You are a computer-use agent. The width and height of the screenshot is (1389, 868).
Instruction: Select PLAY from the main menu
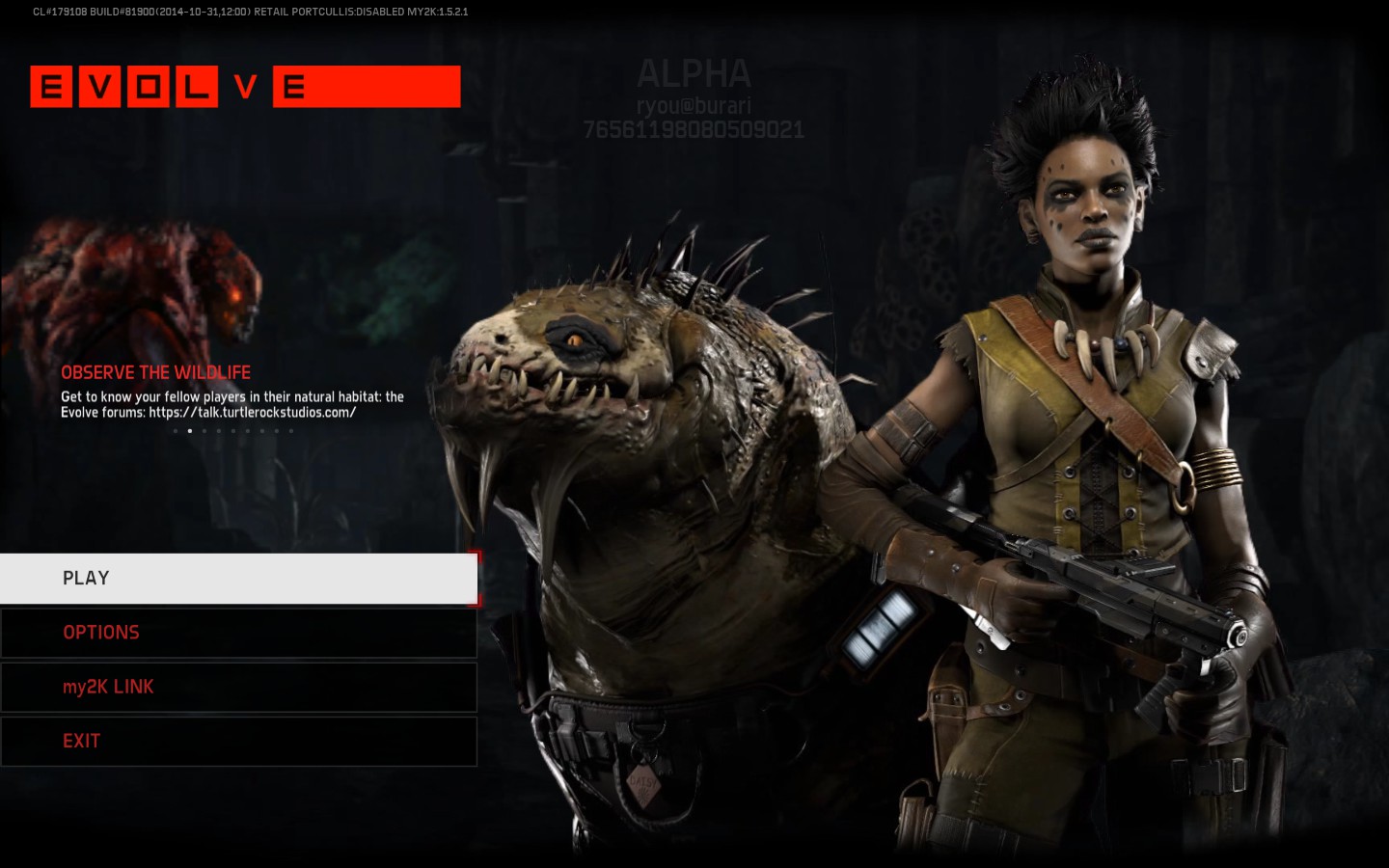point(238,579)
